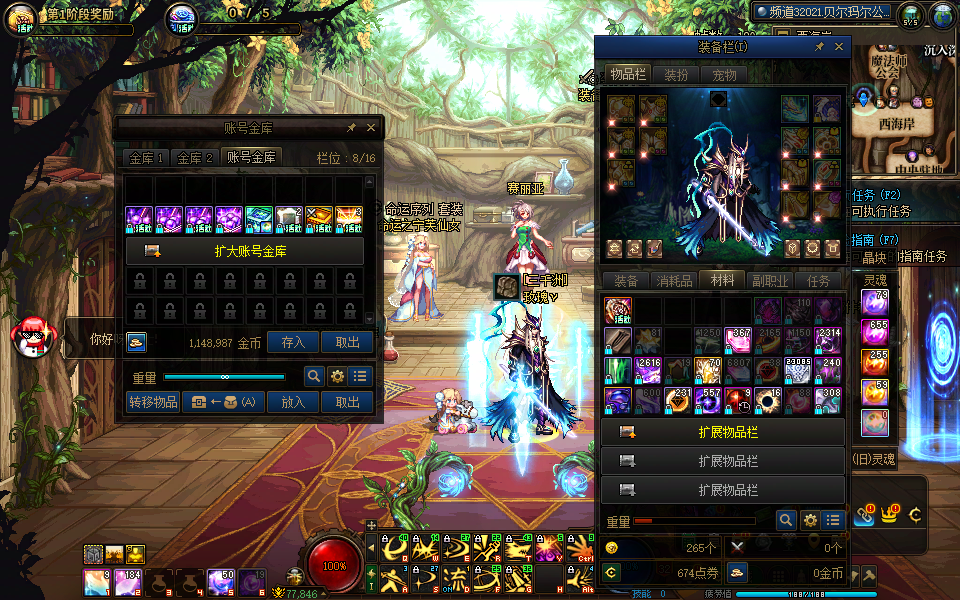Click the inventory search magnifier button

point(786,520)
